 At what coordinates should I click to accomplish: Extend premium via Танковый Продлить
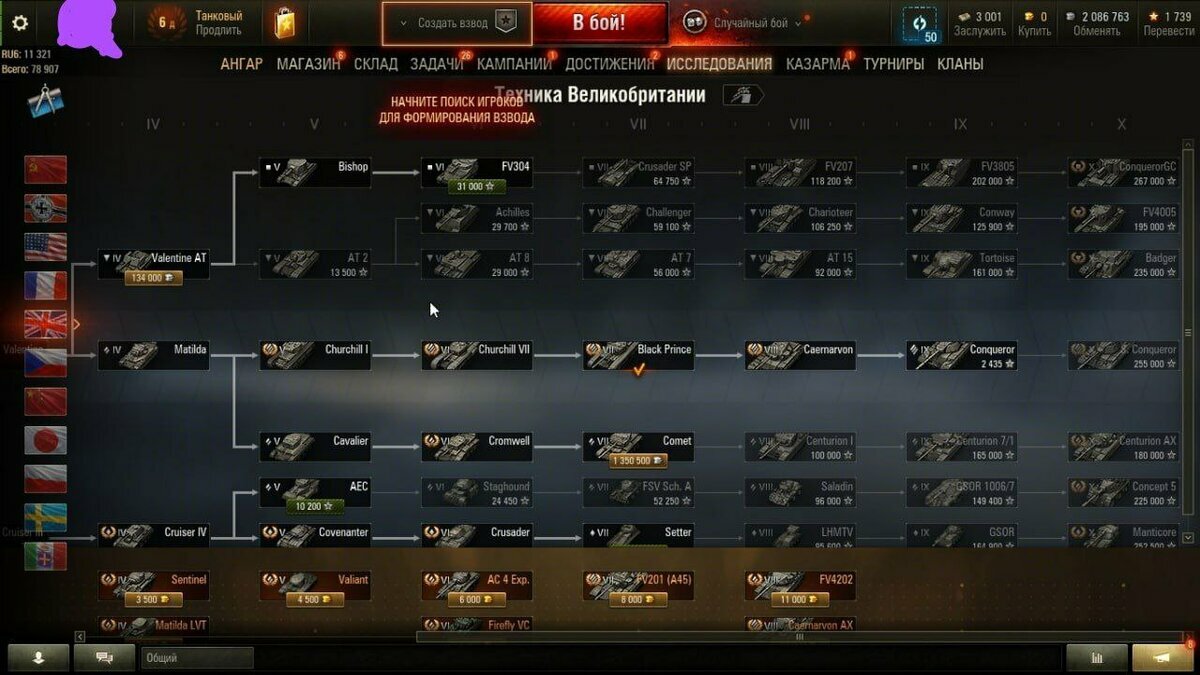point(218,23)
